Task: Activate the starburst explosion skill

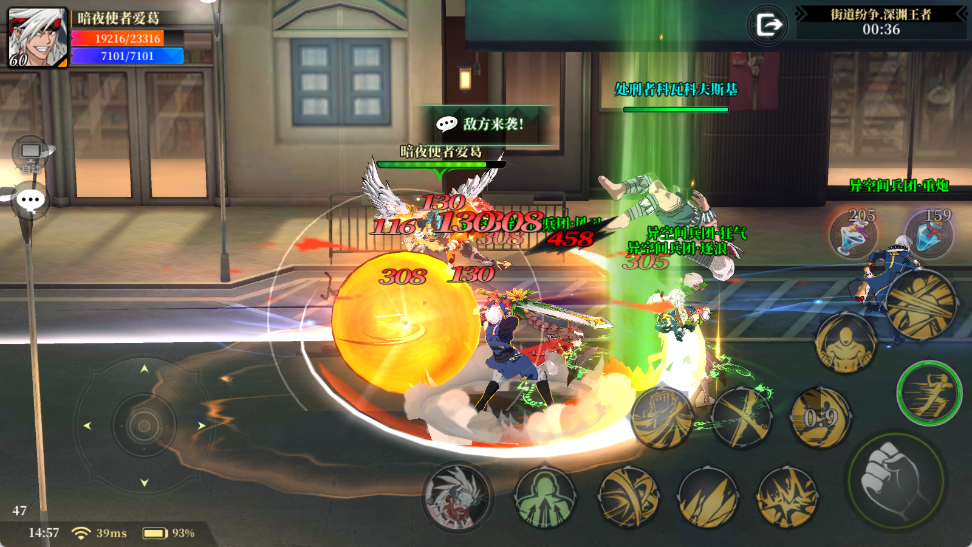Action: pyautogui.click(x=787, y=497)
